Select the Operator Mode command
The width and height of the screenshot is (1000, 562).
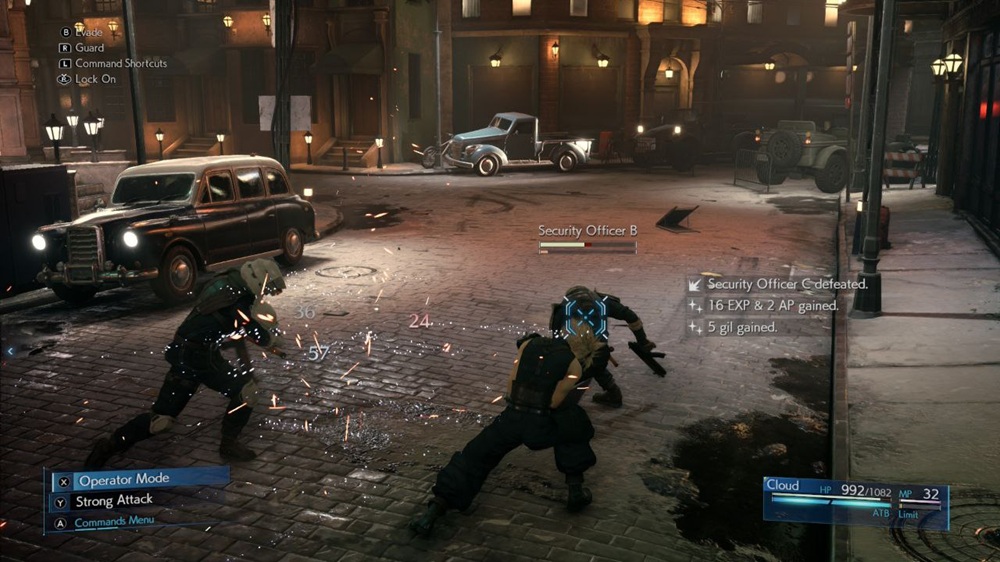(x=124, y=481)
